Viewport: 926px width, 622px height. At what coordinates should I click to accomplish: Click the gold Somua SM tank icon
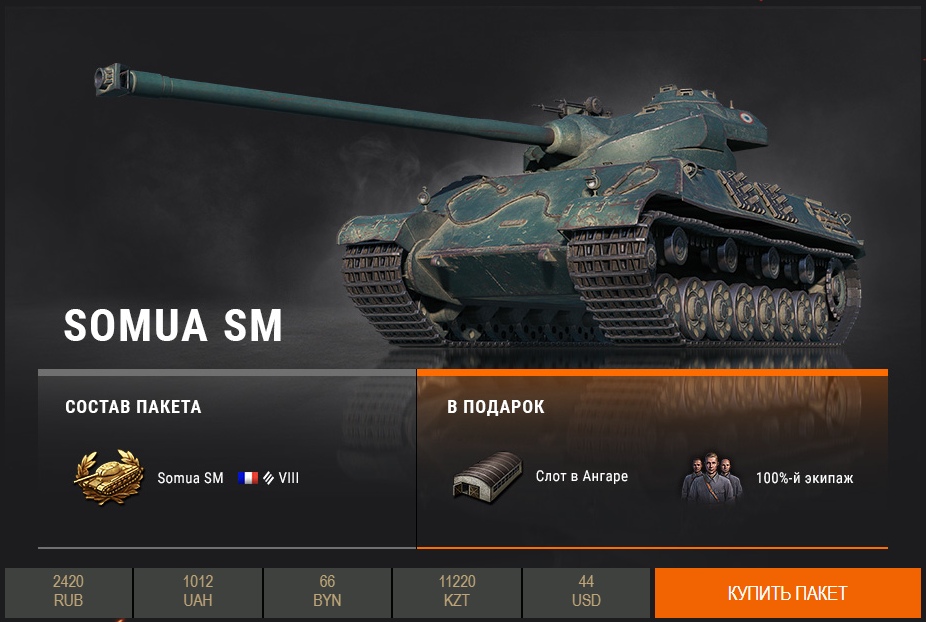pyautogui.click(x=108, y=477)
